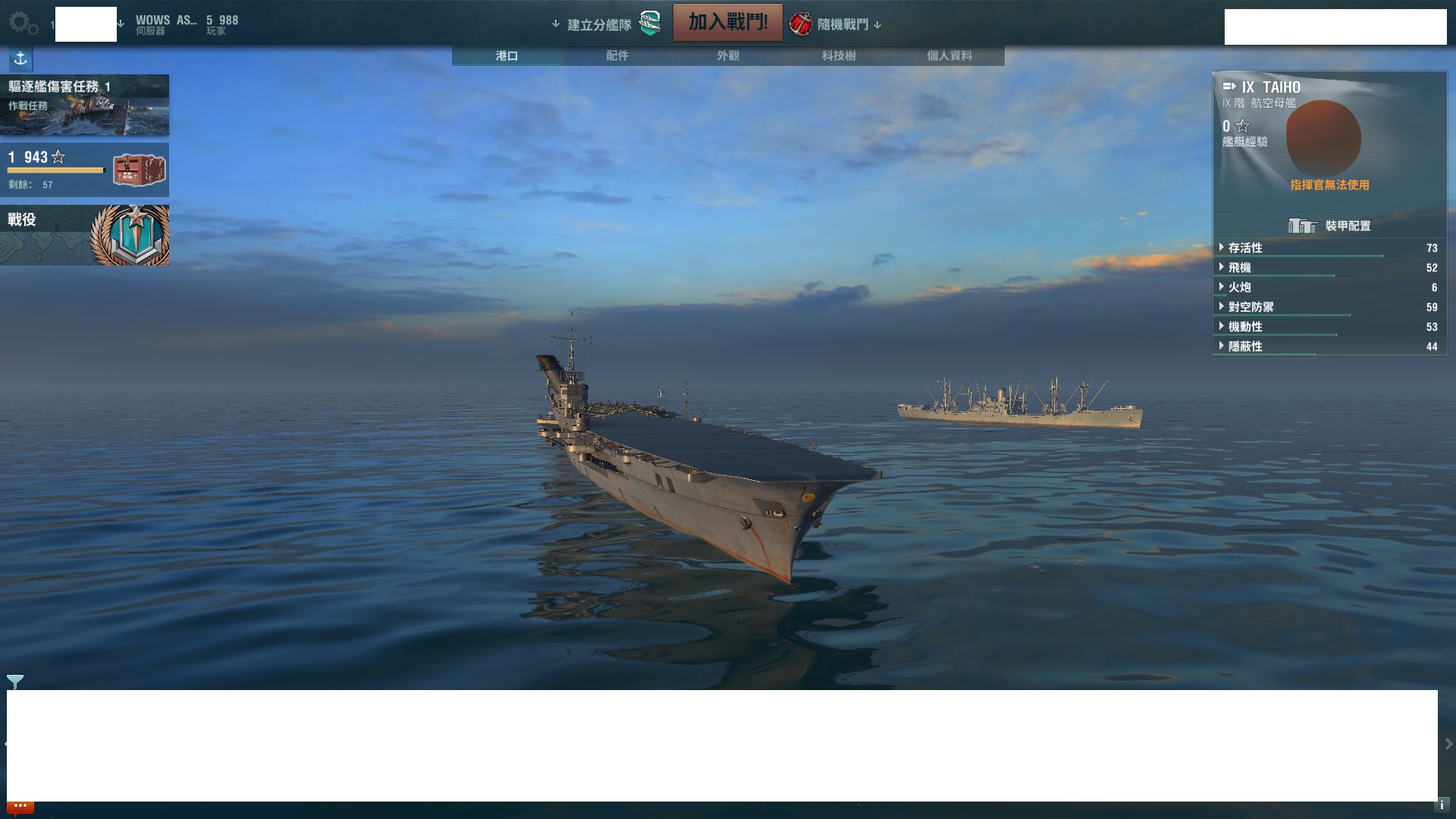Open the 驅逐艦傷害任務 combat mission panel
This screenshot has height=819, width=1456.
click(x=84, y=105)
